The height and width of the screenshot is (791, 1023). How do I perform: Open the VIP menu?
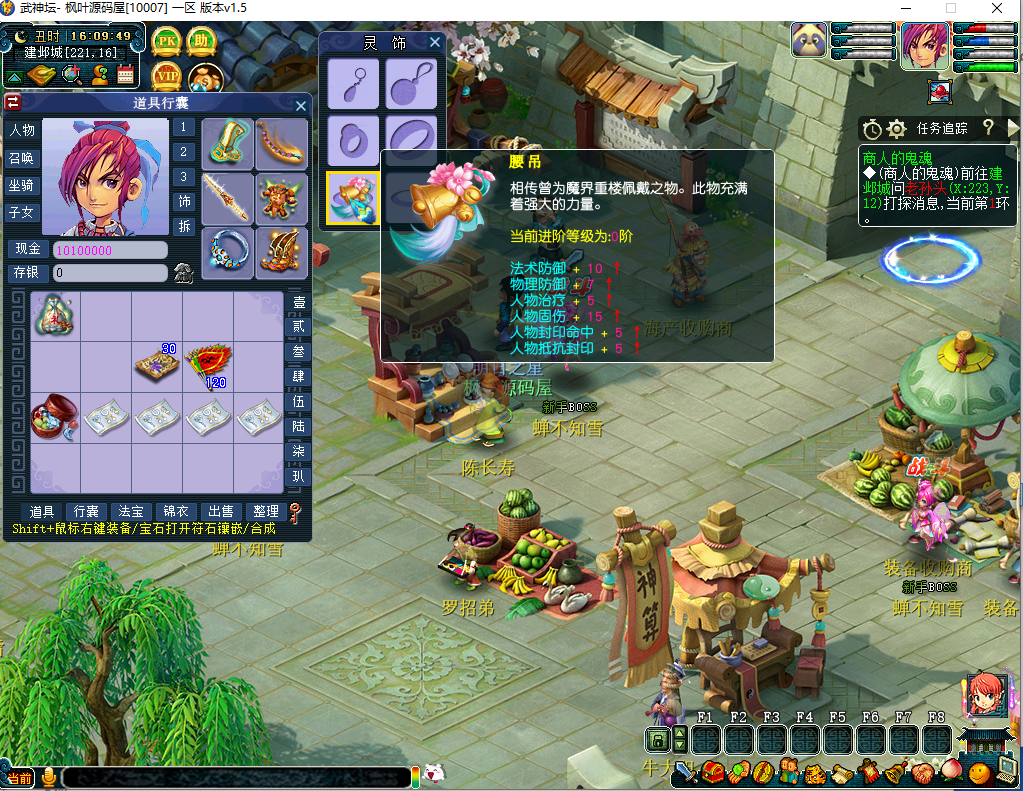tap(166, 76)
